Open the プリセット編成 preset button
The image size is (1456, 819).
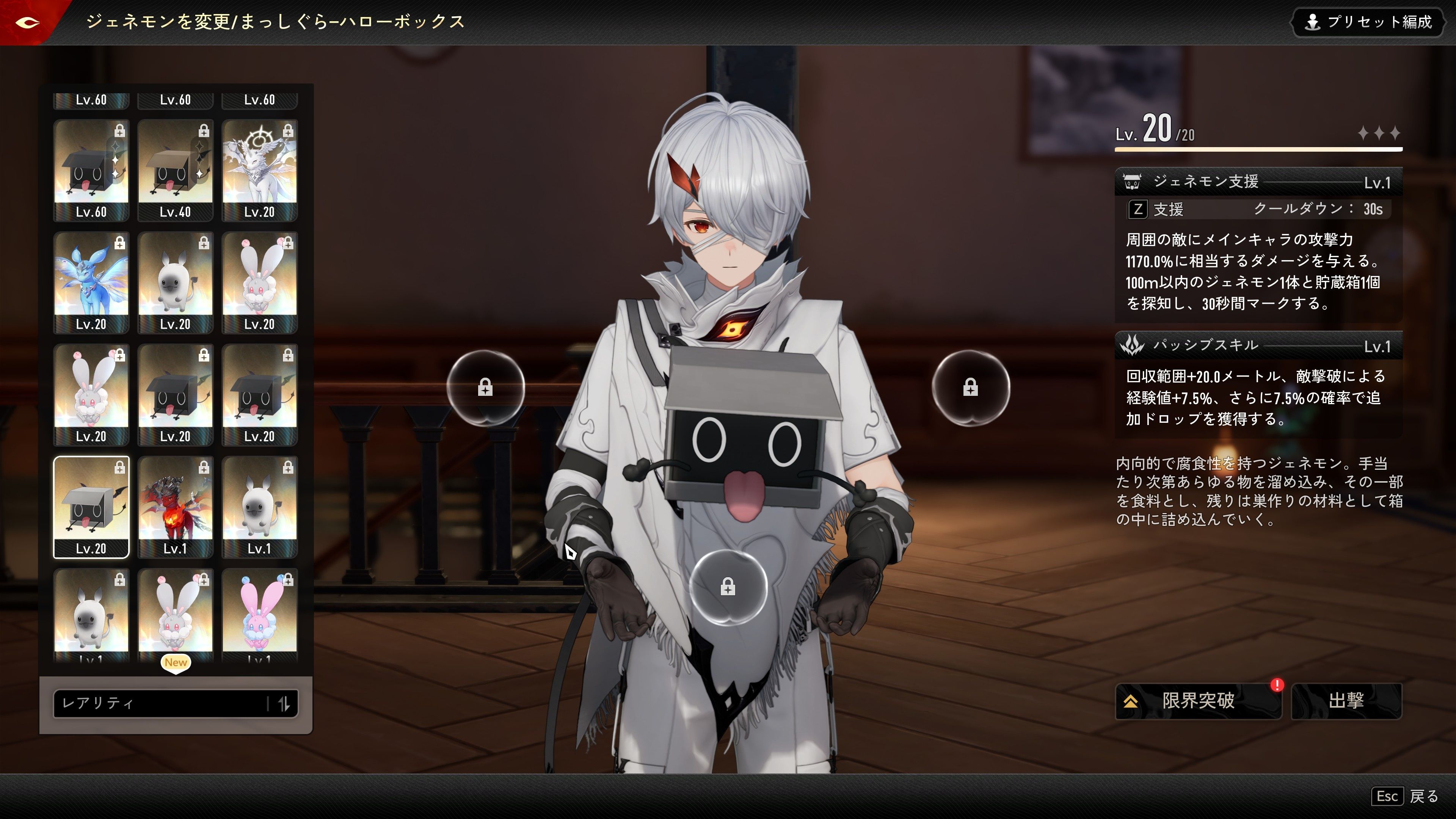click(1368, 22)
